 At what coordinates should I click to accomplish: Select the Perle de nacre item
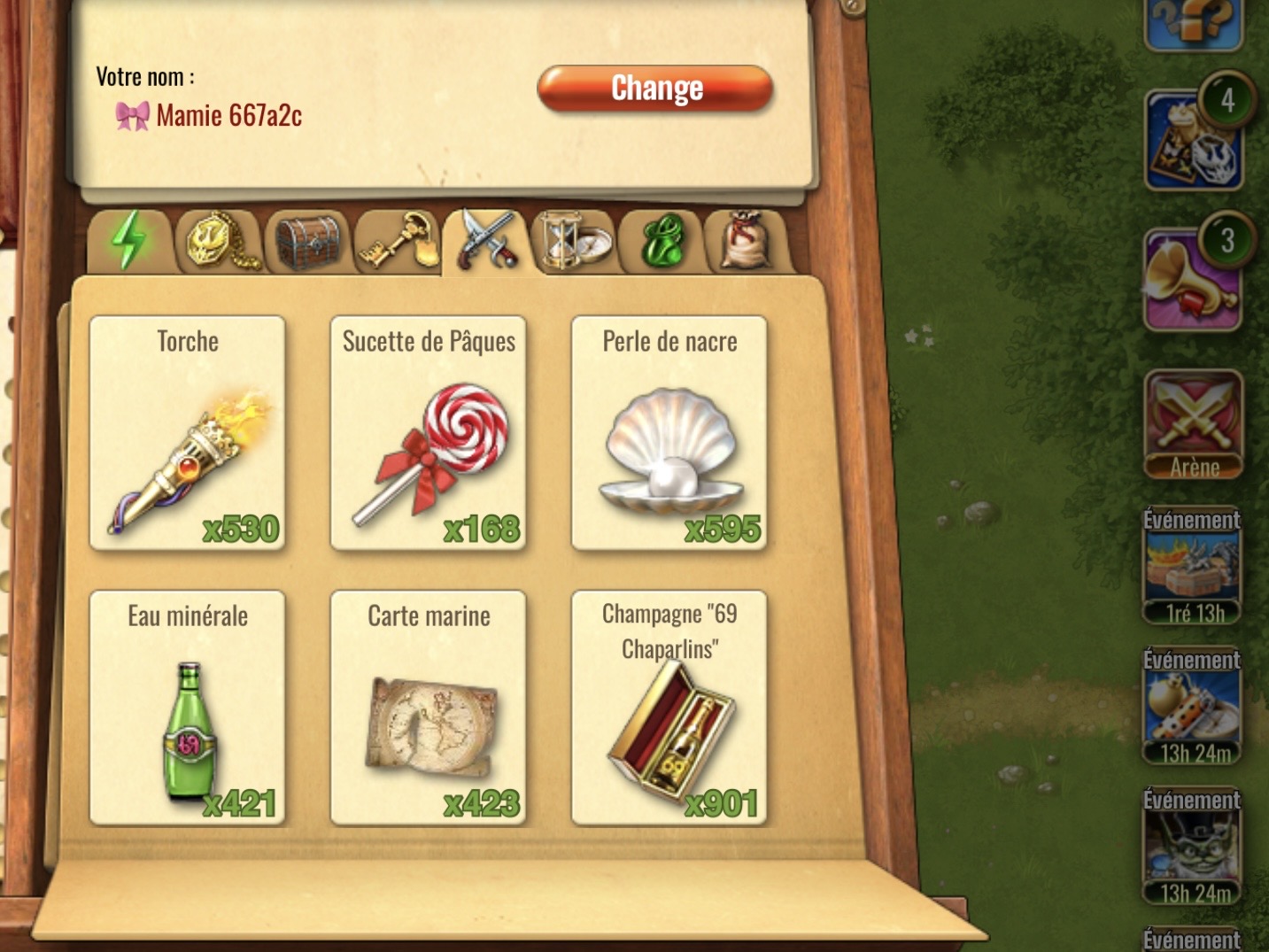(x=669, y=433)
